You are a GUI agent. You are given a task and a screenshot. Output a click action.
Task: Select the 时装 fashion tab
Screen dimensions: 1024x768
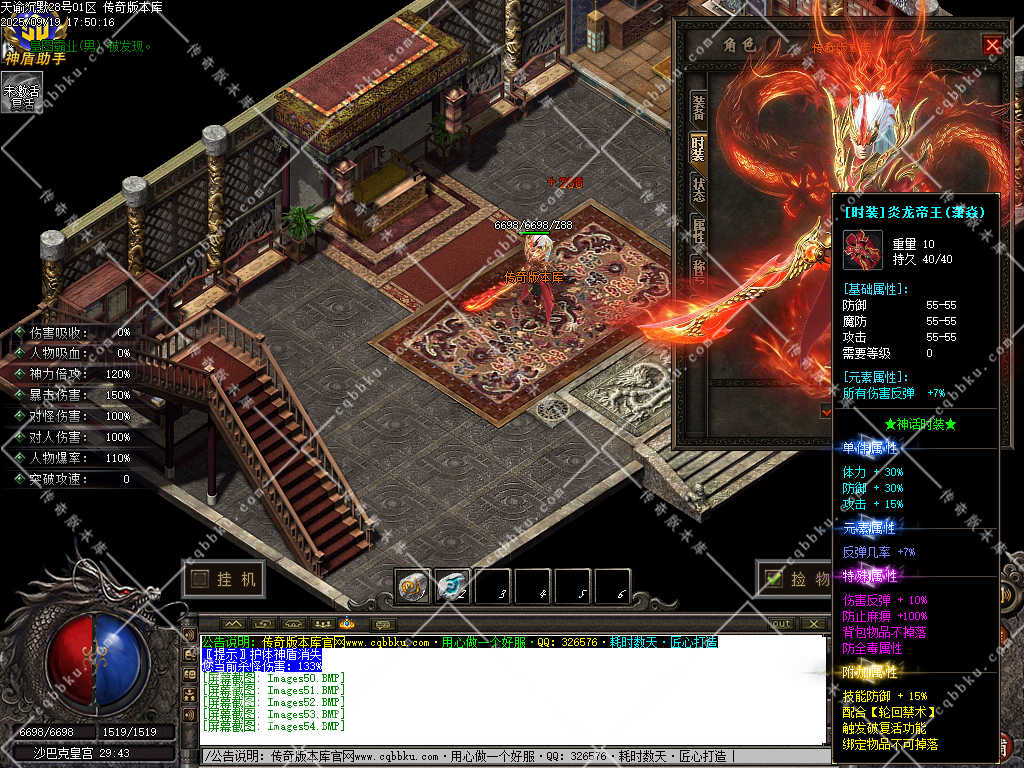[x=698, y=149]
